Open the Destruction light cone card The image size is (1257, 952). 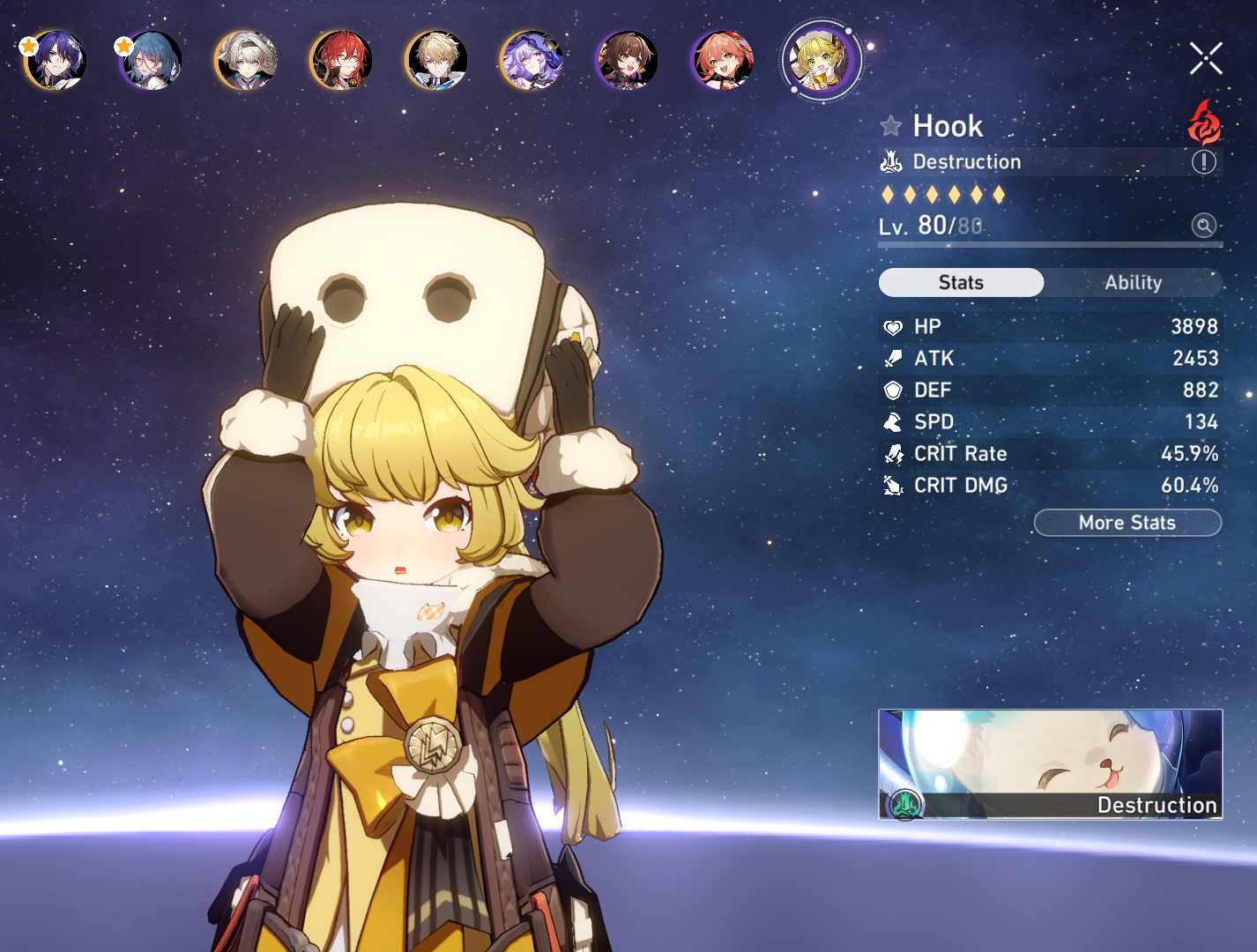1050,764
